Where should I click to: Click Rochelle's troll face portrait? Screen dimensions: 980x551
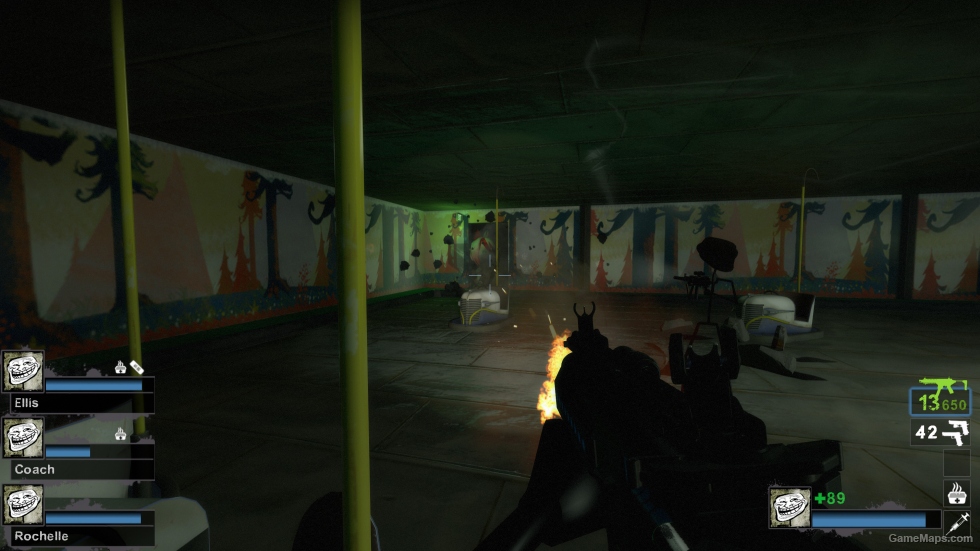[23, 505]
